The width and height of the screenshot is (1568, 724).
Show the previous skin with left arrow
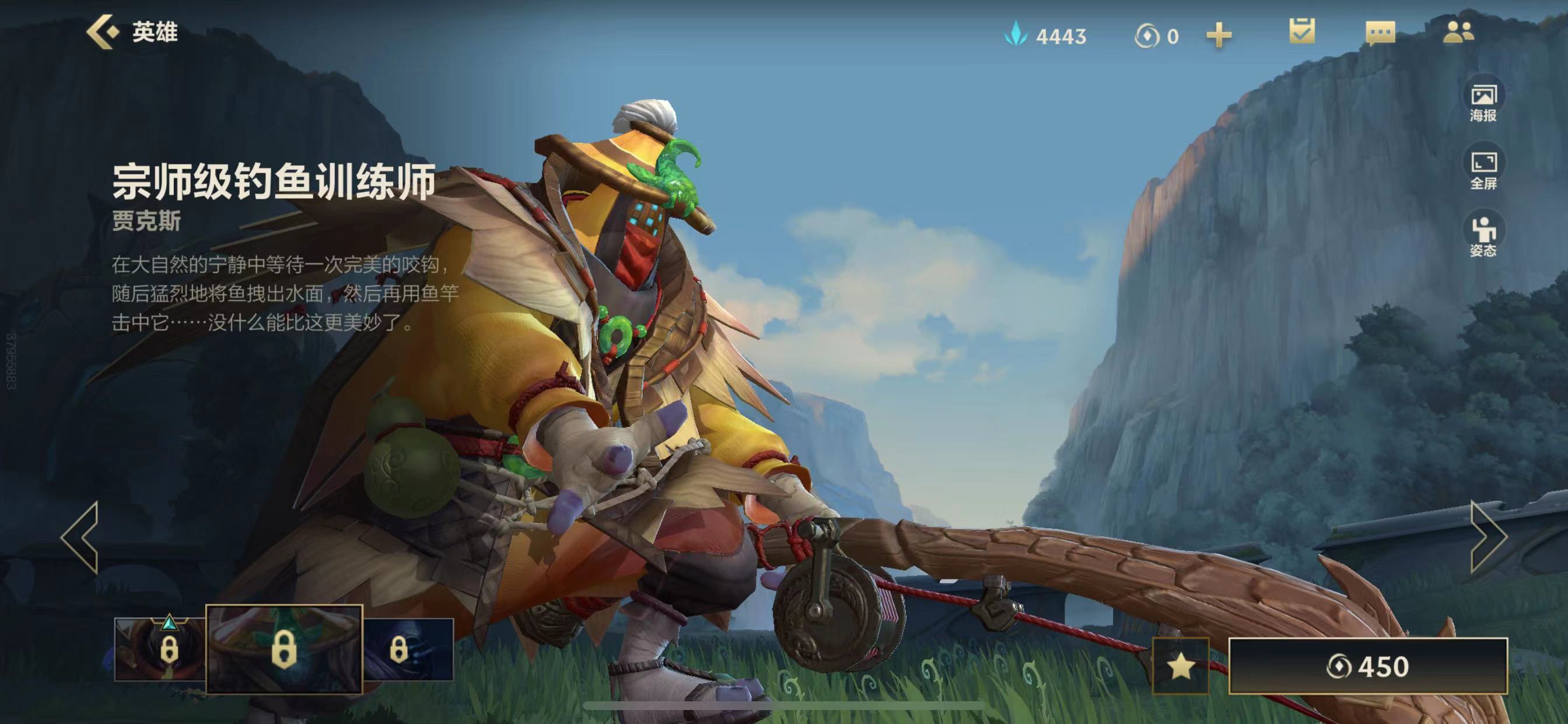[80, 537]
